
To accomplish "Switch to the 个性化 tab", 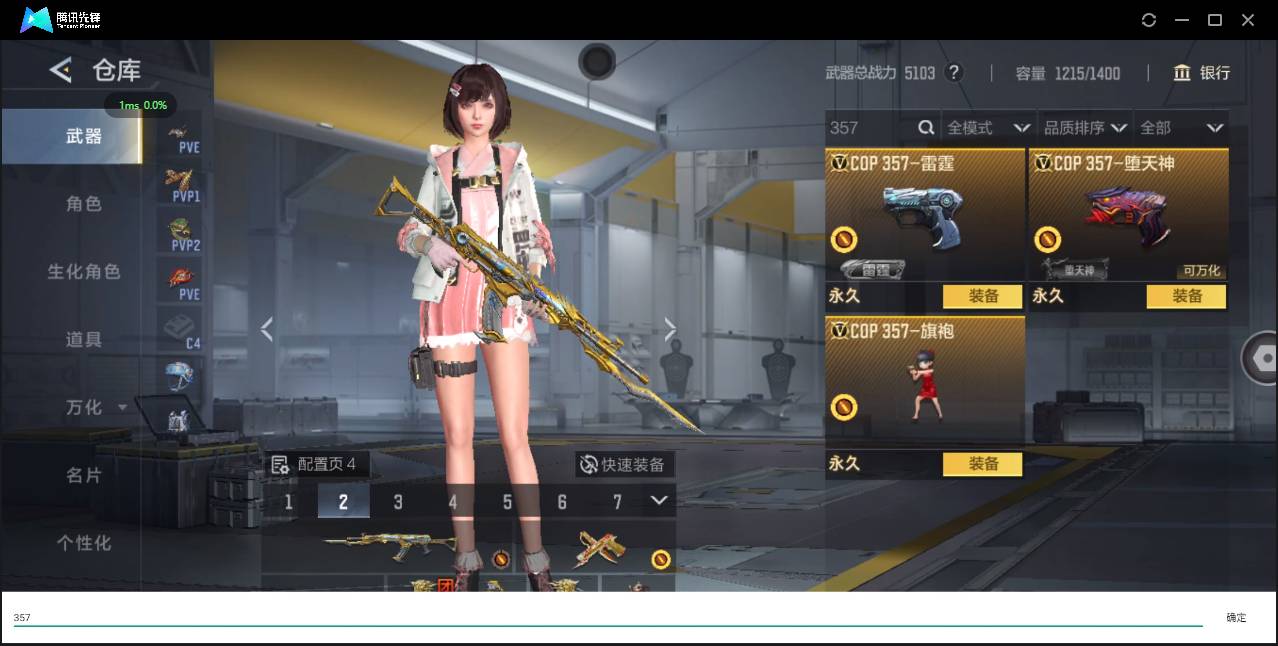I will click(84, 543).
